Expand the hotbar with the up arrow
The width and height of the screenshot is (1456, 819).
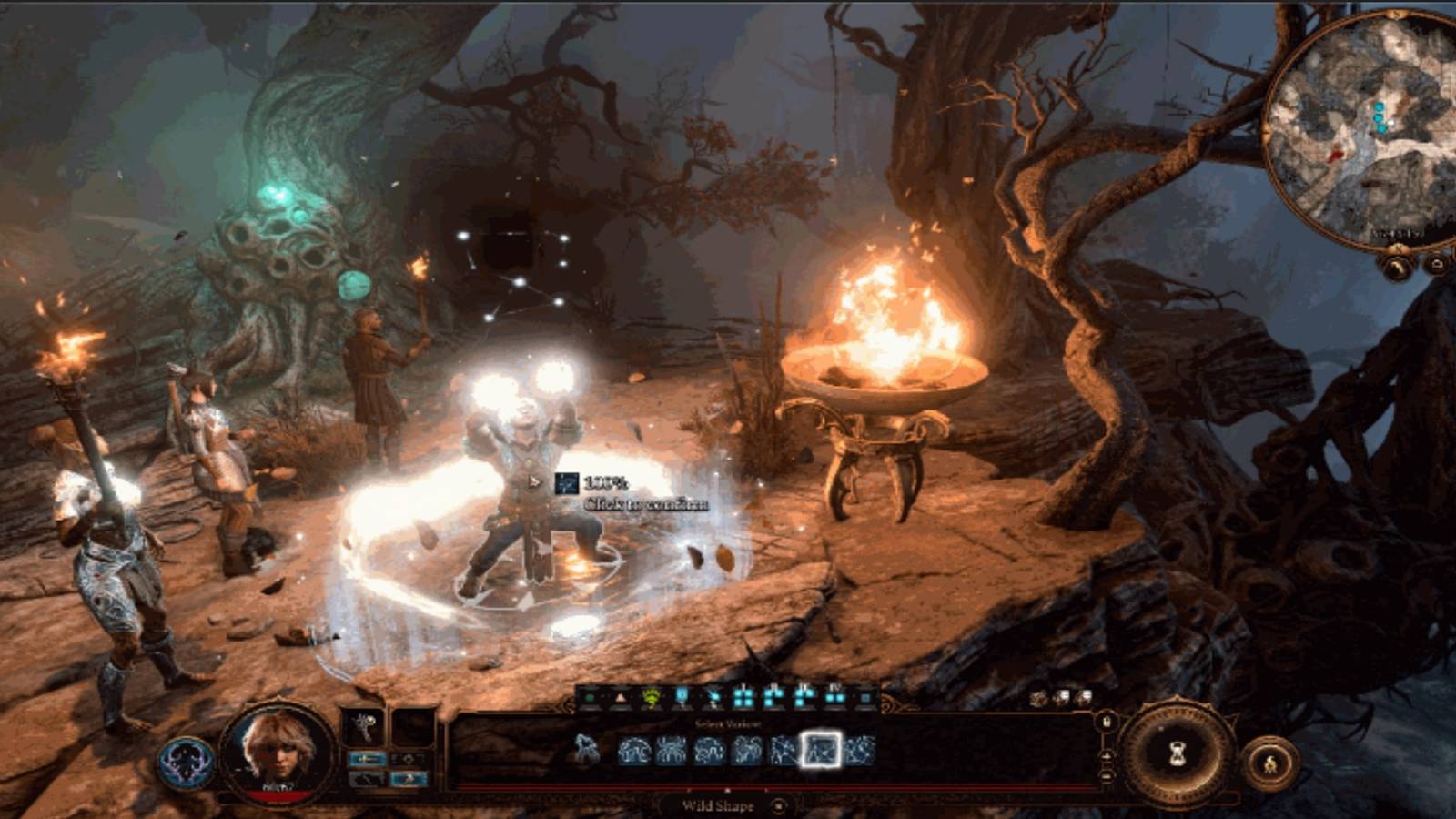point(1107,756)
